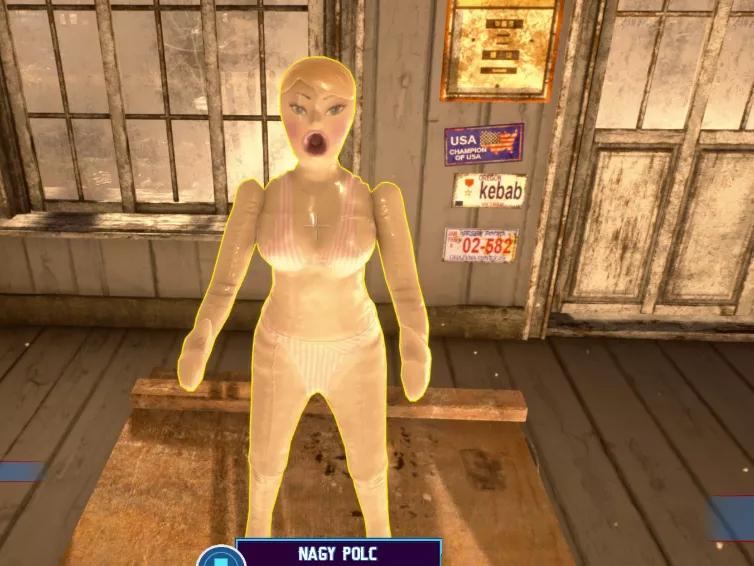Click the NAGY POLC label panel
The image size is (754, 566).
[338, 553]
